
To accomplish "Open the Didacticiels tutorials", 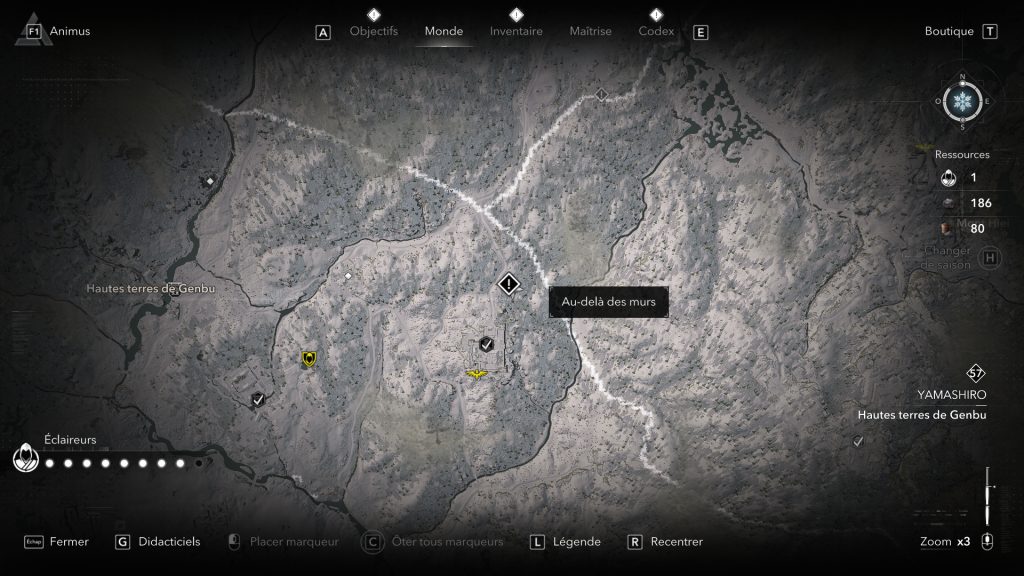I will click(168, 542).
